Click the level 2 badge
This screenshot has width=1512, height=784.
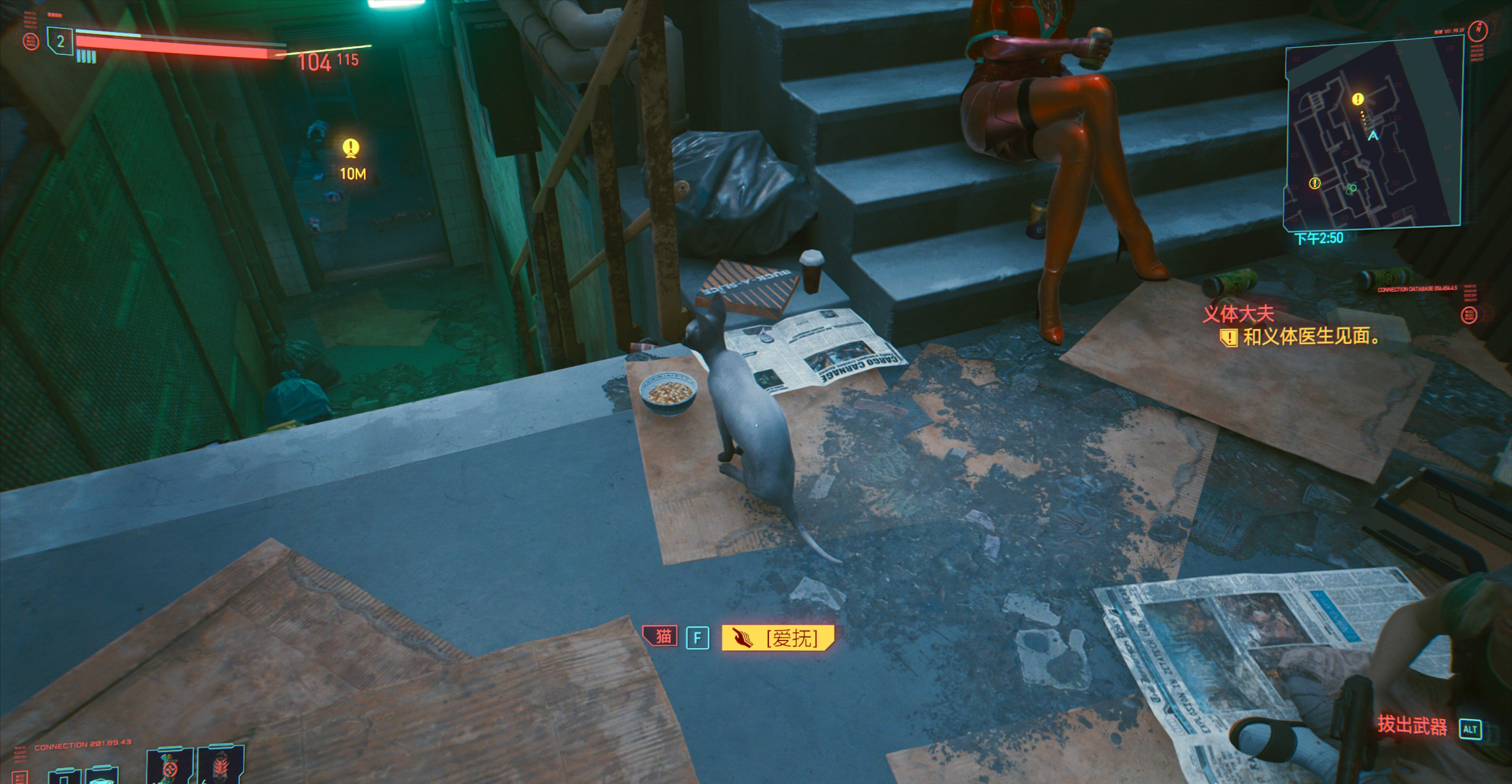tap(60, 42)
